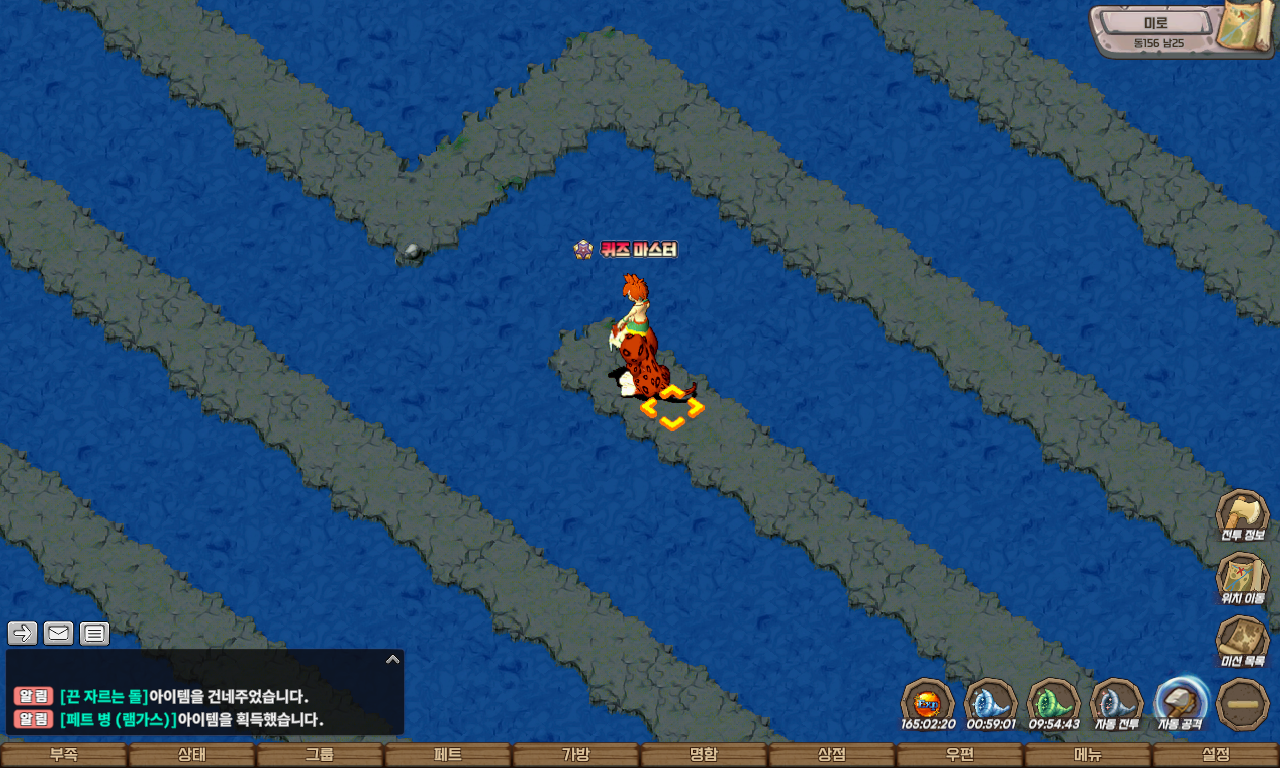Open the 그룹 (group) menu
1280x768 pixels.
click(320, 755)
